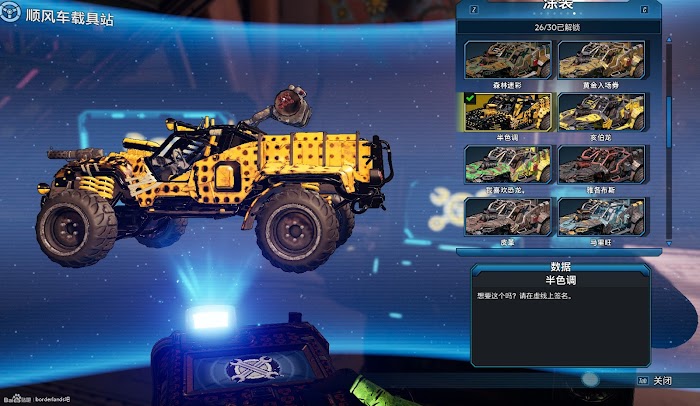The height and width of the screenshot is (406, 700).
Task: Select the checked 半色调 skin
Action: pos(509,112)
